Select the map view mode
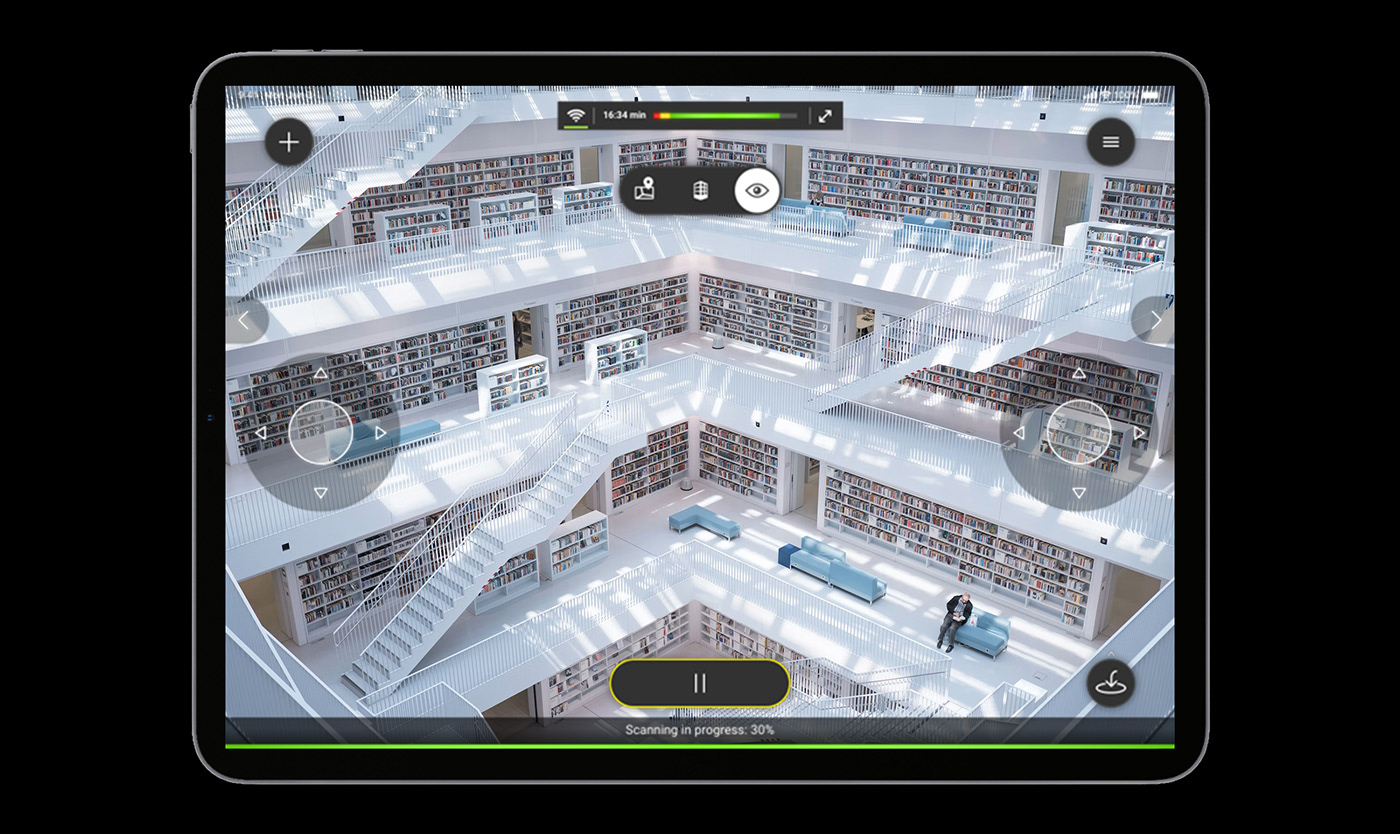The height and width of the screenshot is (834, 1400). pos(645,190)
